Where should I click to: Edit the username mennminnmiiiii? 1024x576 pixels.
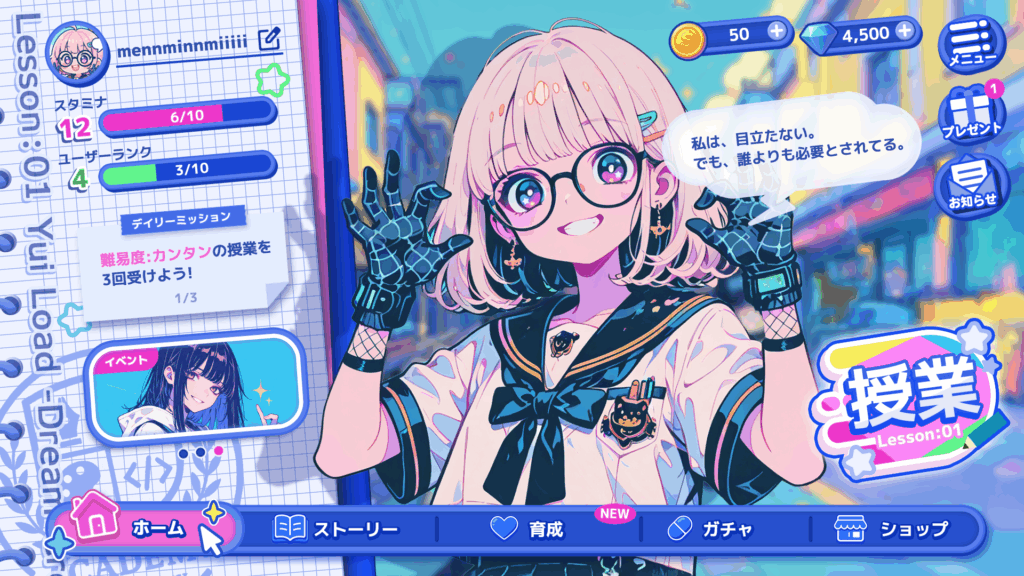coord(268,40)
